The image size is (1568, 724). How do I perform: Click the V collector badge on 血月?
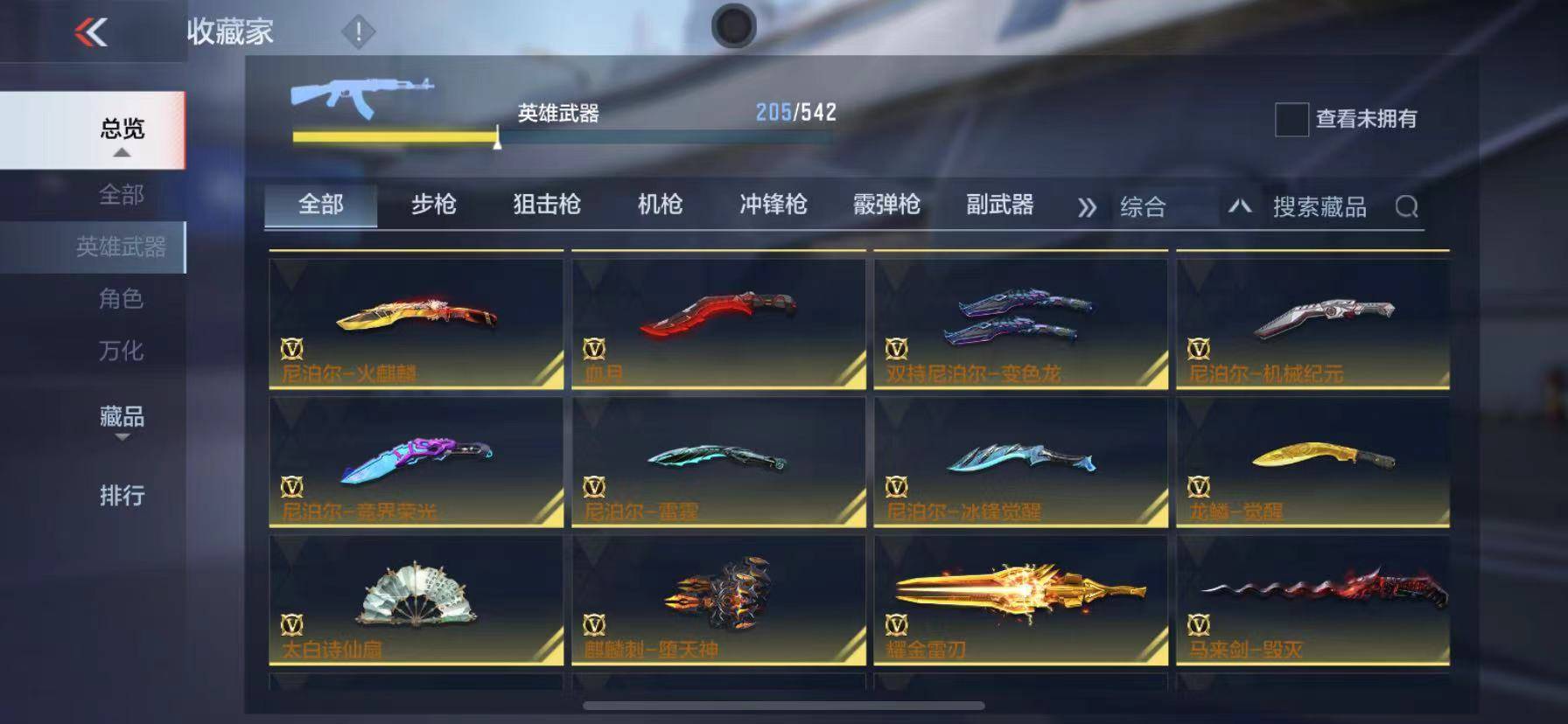597,347
